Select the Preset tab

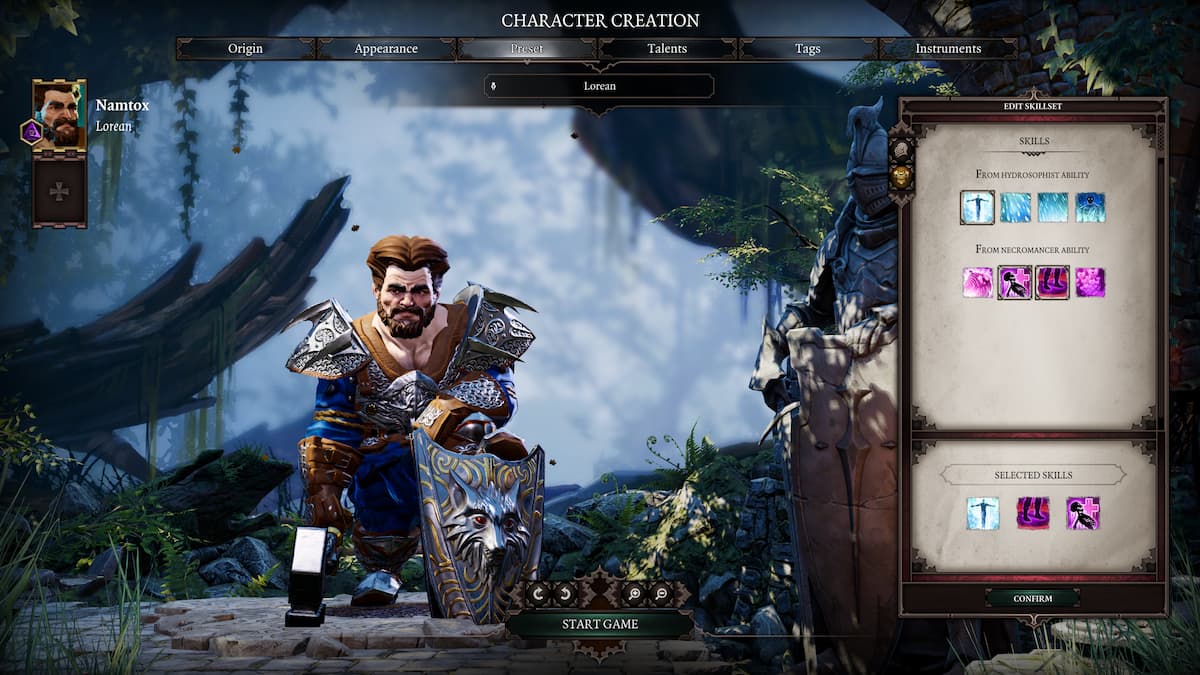pos(527,49)
